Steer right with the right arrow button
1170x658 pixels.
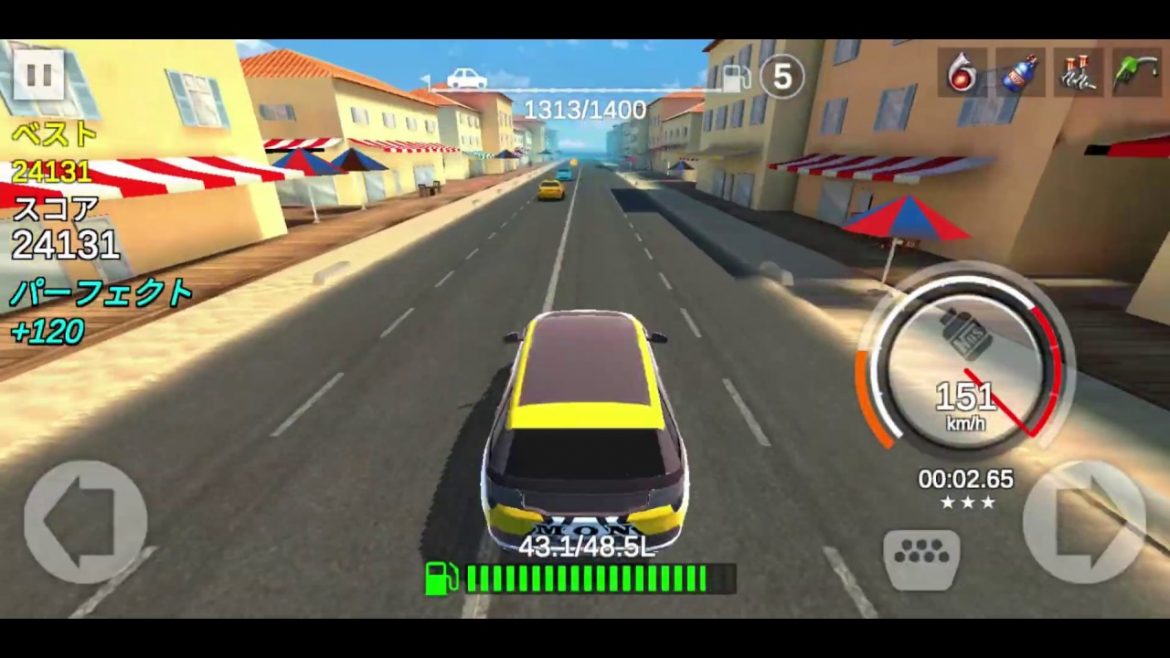pos(1084,521)
